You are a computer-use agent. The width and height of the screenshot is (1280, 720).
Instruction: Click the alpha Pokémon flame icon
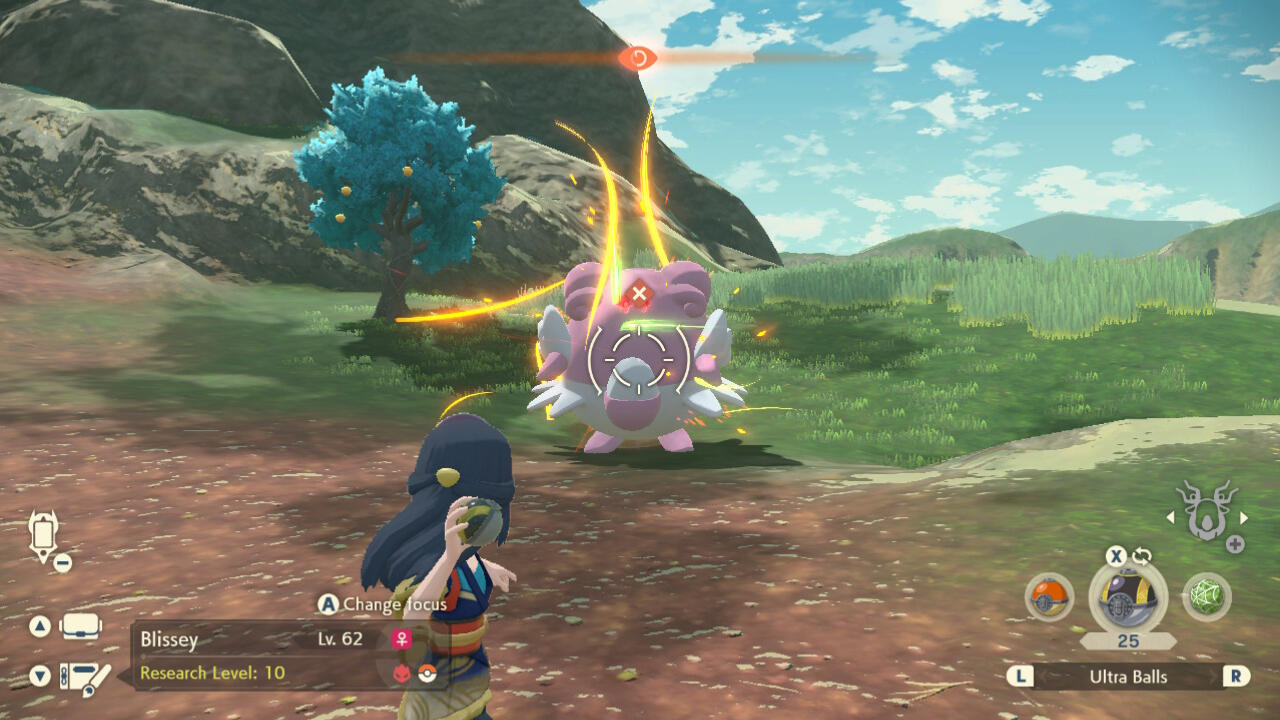403,673
